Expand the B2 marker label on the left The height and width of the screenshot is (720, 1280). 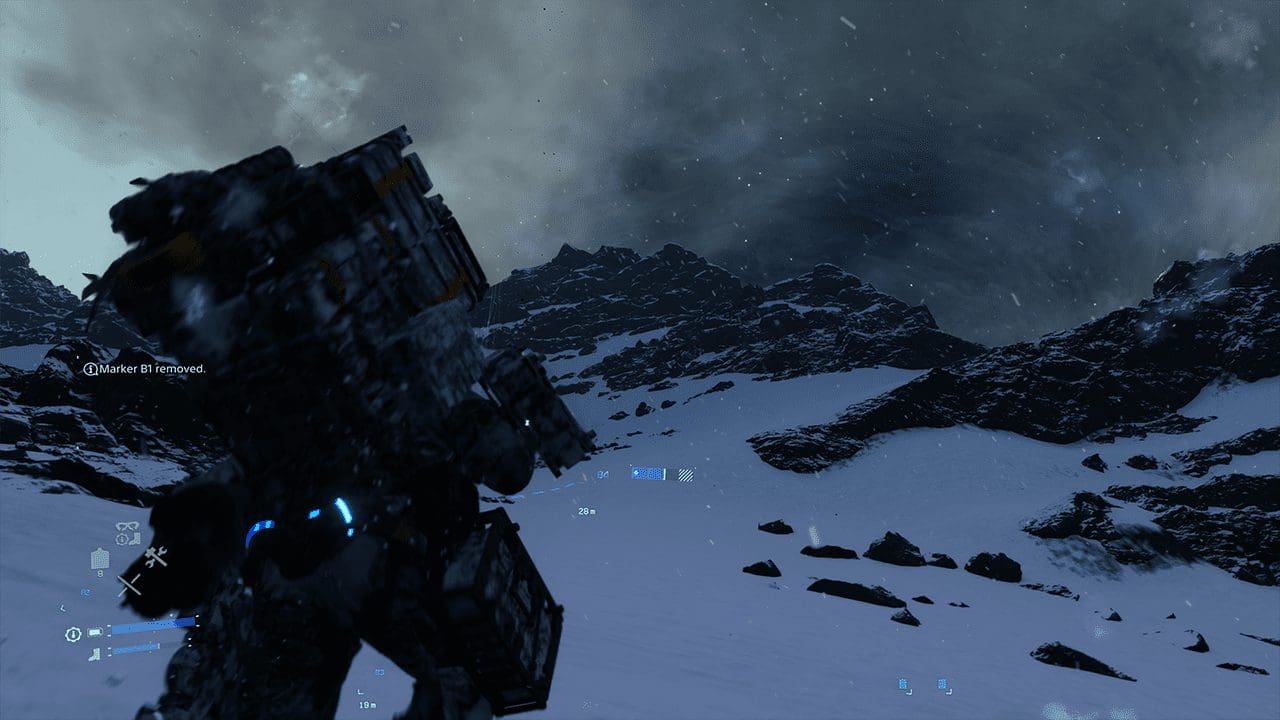pos(86,592)
